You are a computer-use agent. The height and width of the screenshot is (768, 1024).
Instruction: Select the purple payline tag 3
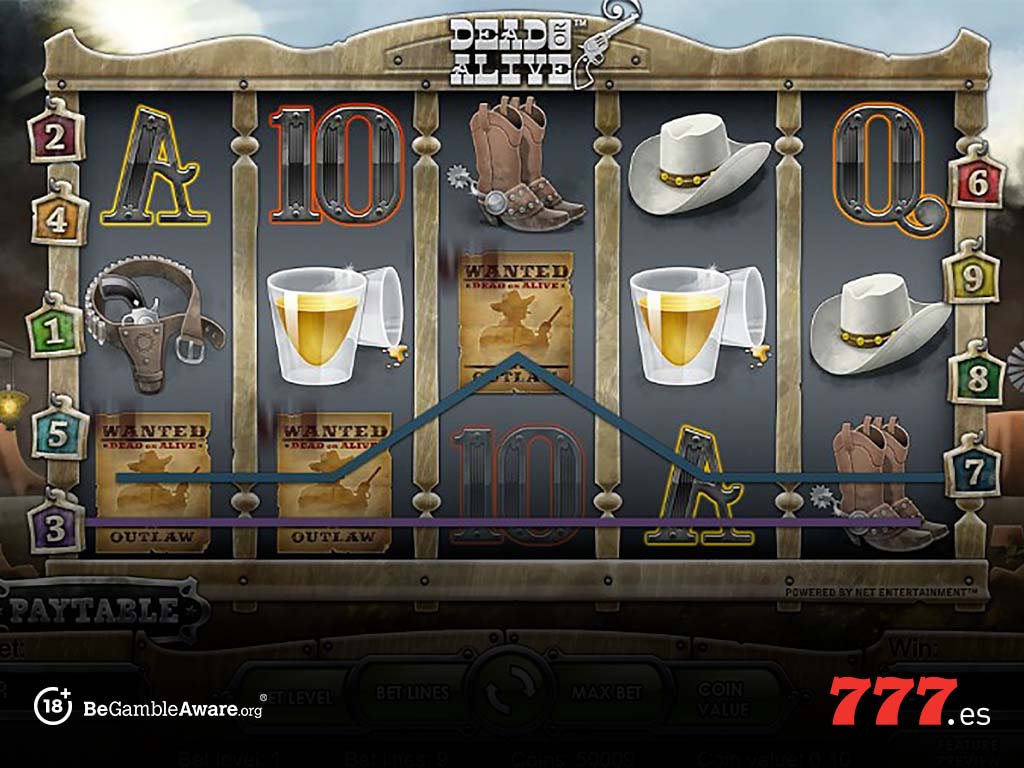(56, 526)
